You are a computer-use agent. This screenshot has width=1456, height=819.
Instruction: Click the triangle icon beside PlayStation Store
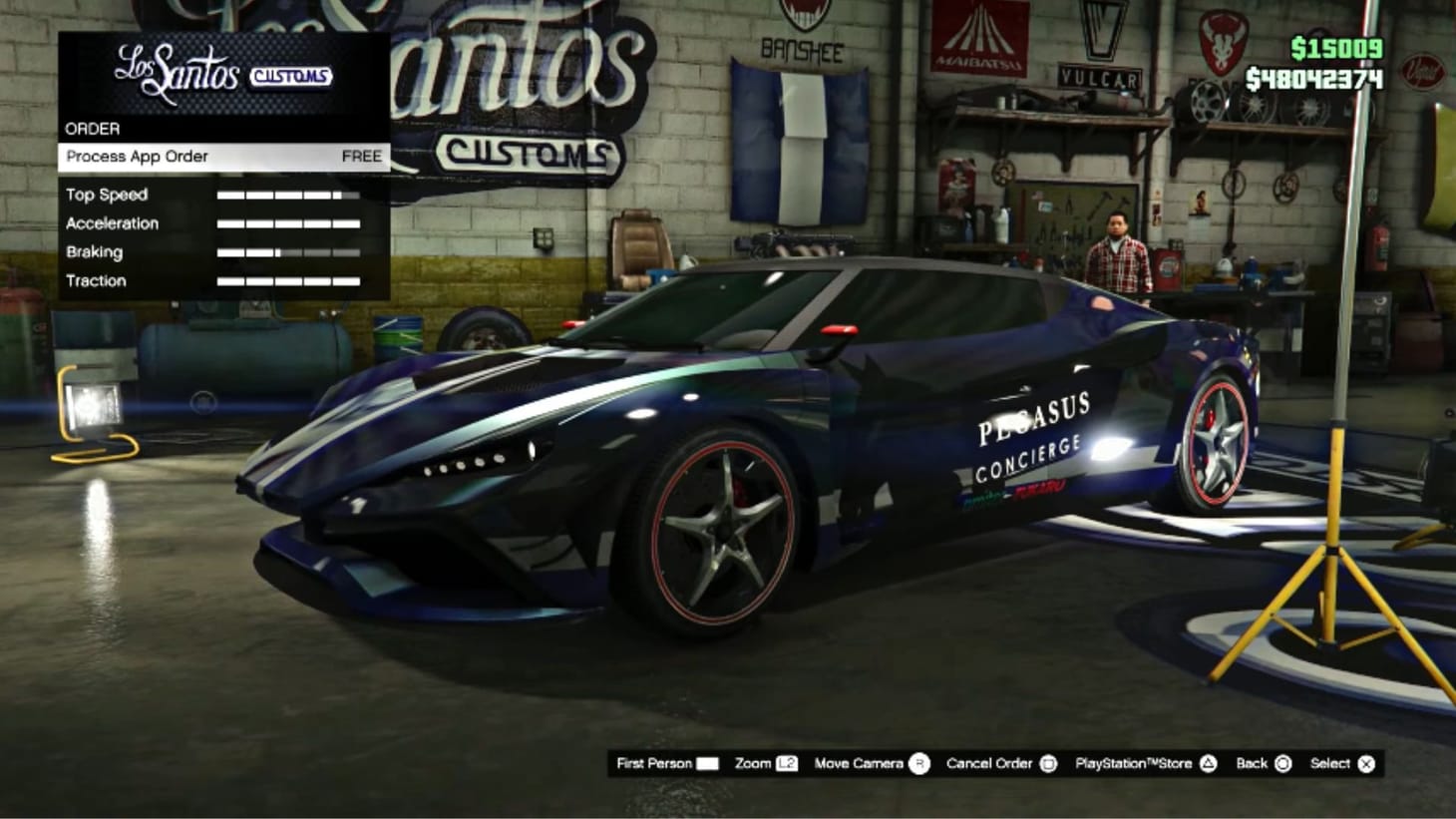[1207, 763]
